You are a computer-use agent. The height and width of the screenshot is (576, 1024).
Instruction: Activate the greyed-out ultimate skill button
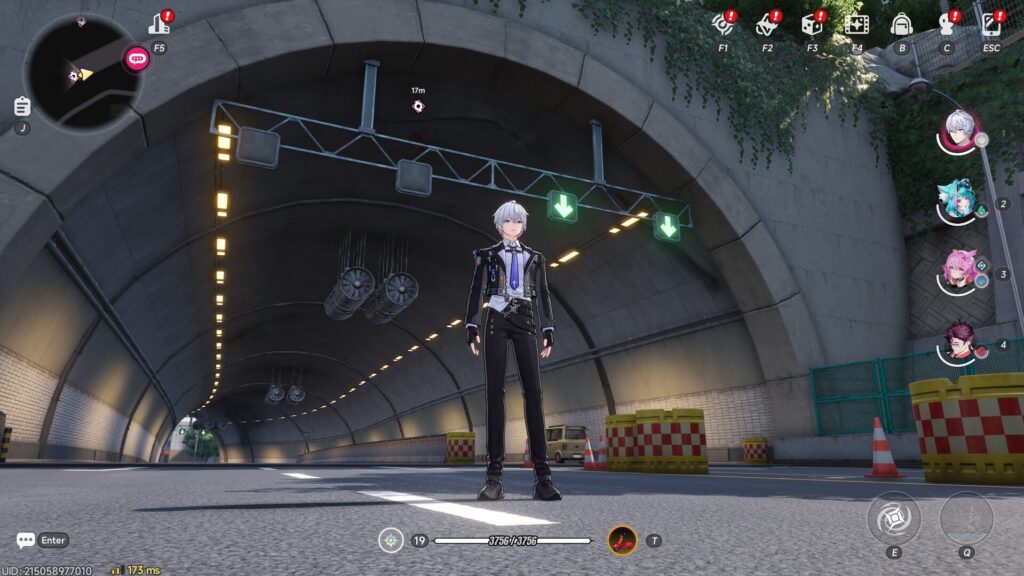point(966,517)
